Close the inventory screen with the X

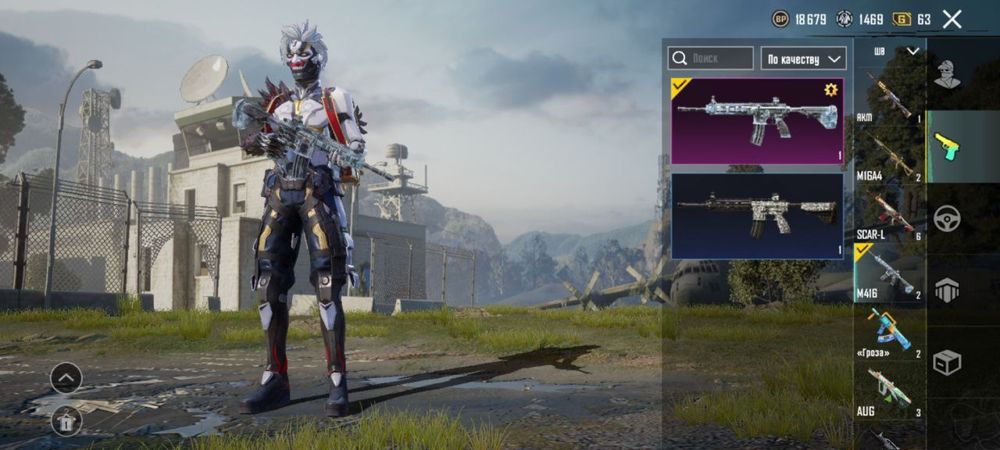click(952, 18)
